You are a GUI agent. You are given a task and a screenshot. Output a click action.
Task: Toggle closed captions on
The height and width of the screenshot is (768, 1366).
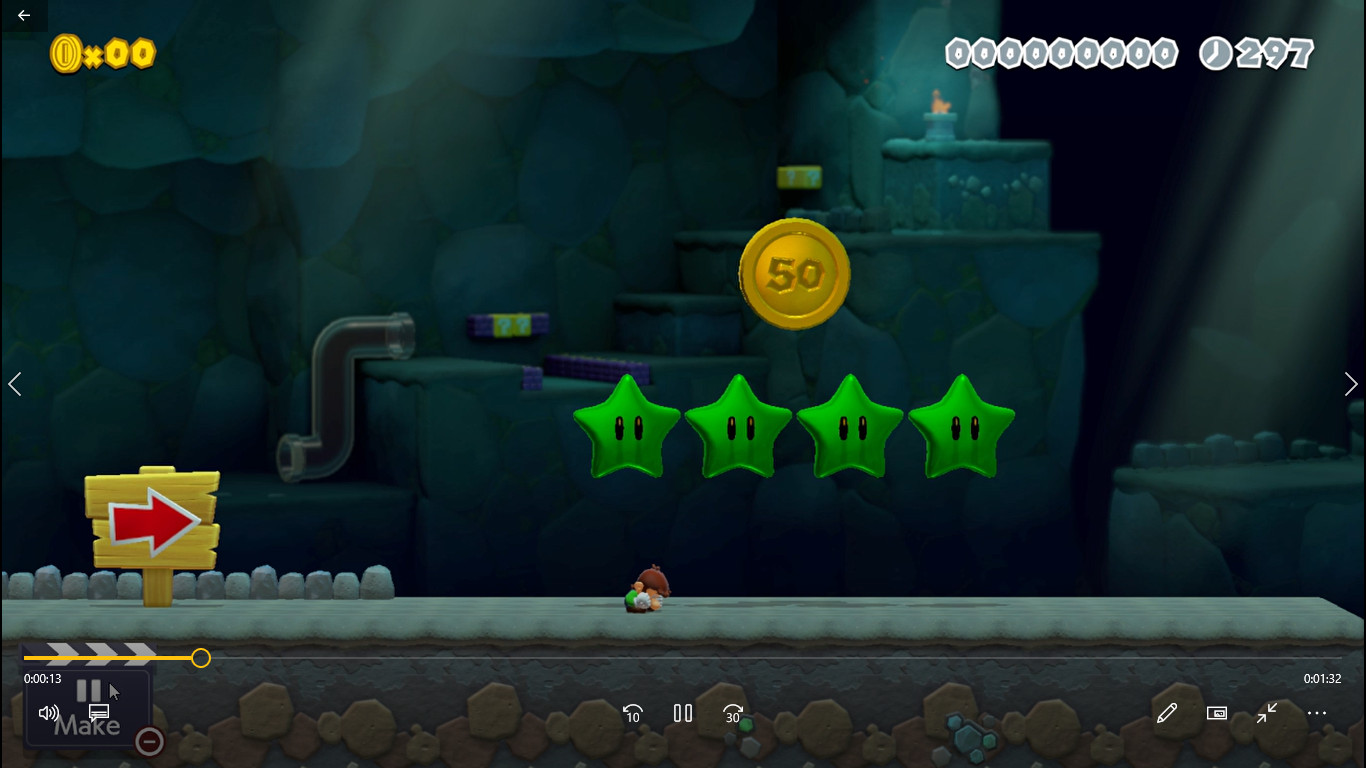[98, 712]
